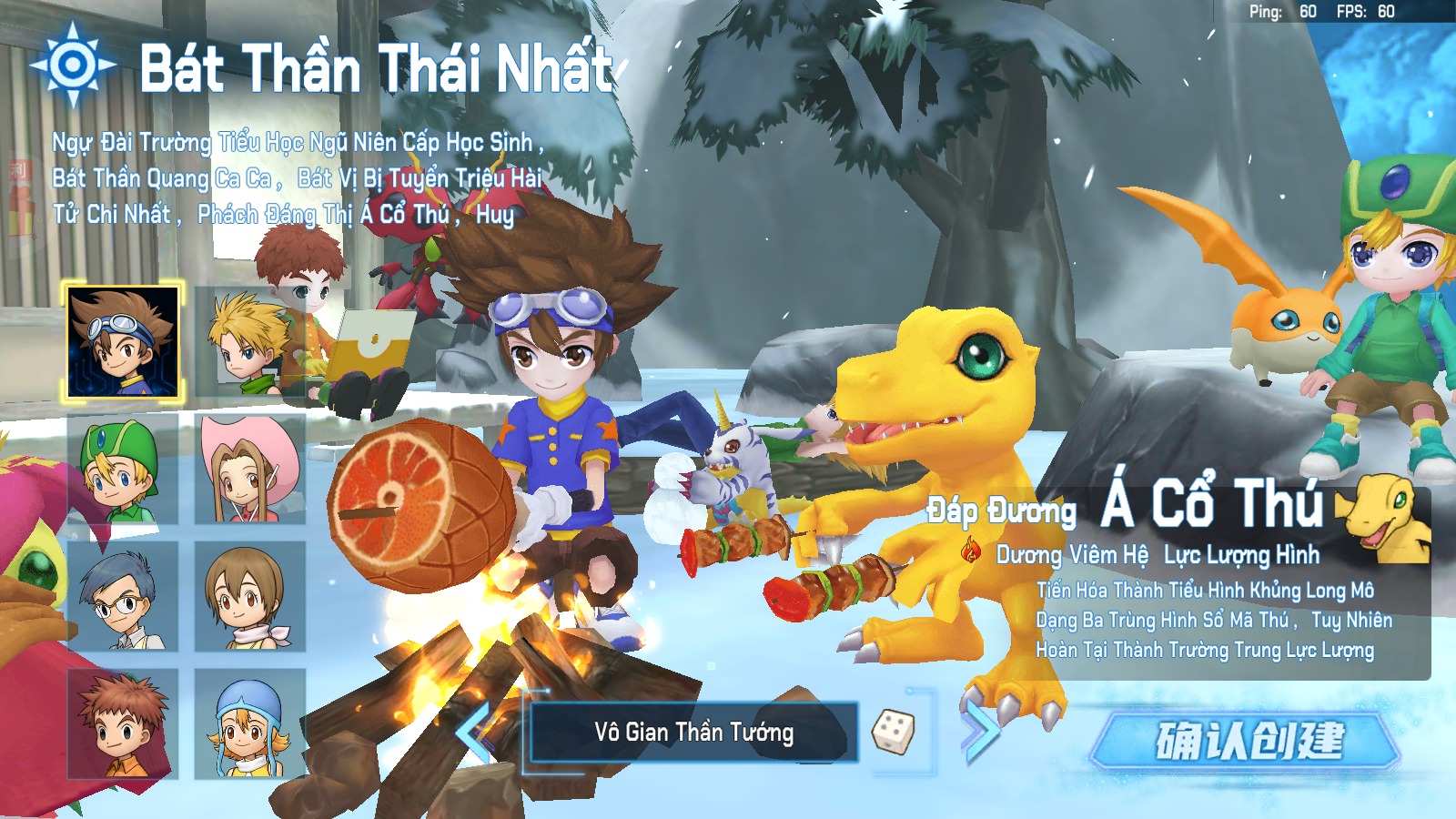Pick the green-hat boy portrait
1456x819 pixels.
point(123,470)
